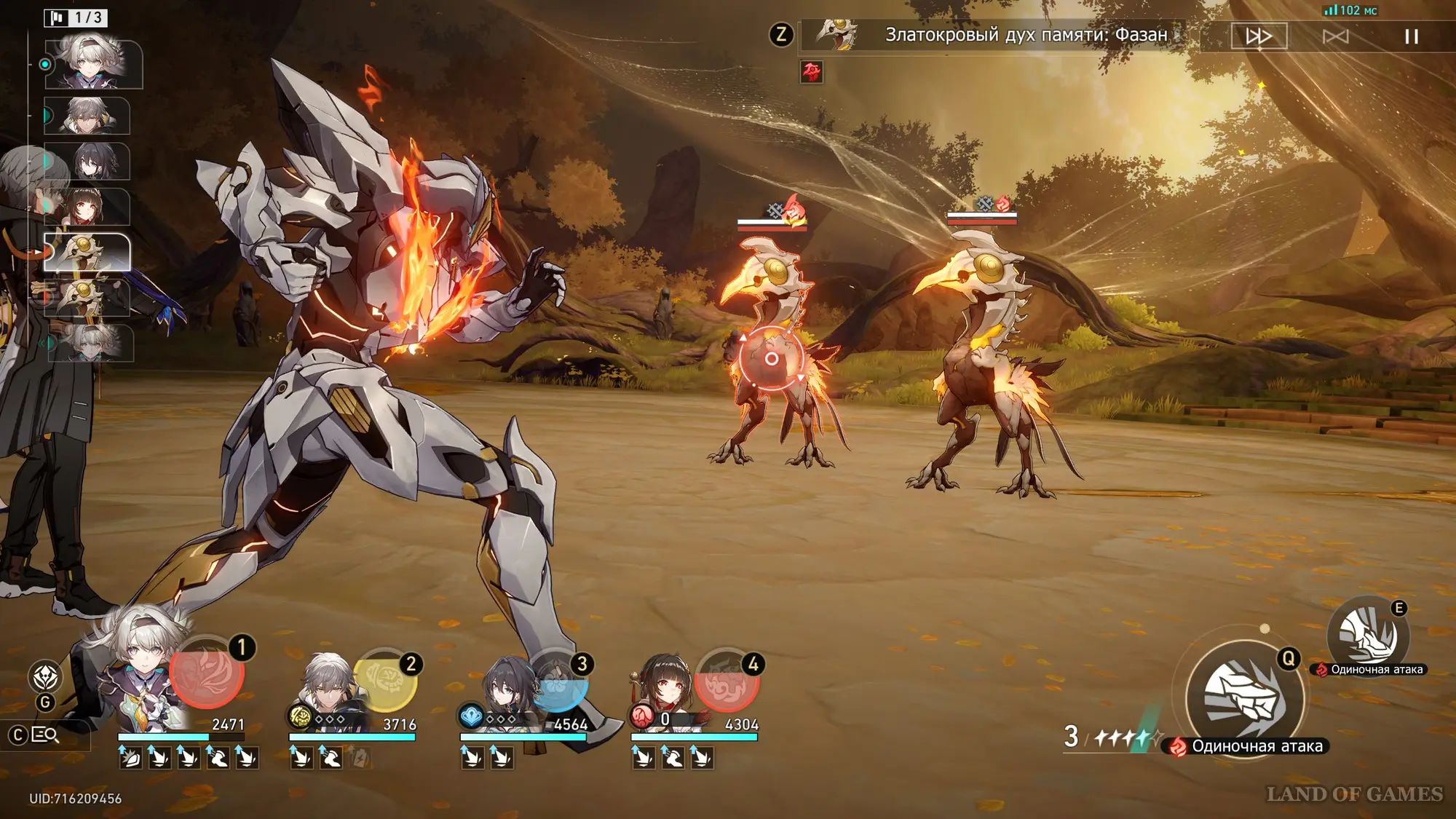
Task: Open the battle details magnifier icon
Action: tap(45, 735)
